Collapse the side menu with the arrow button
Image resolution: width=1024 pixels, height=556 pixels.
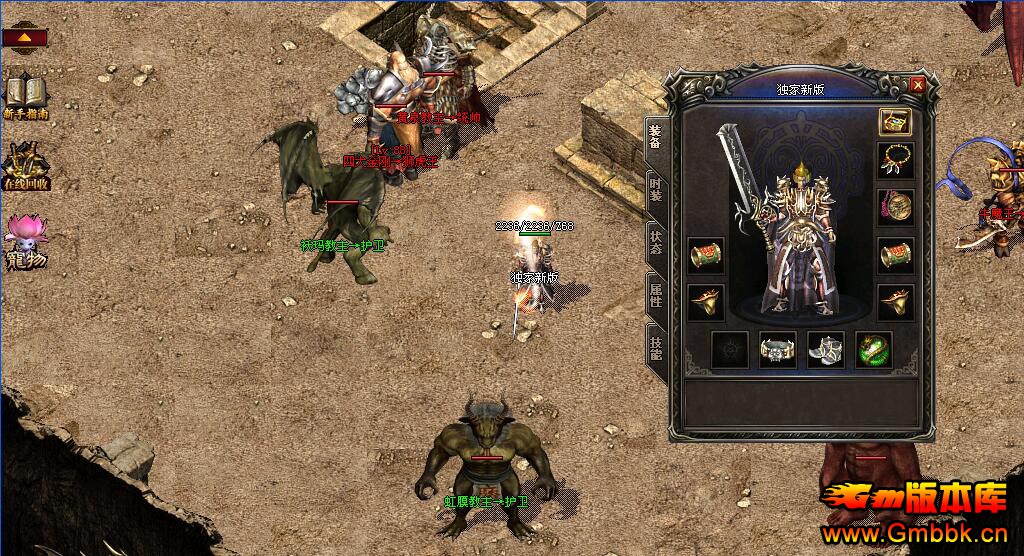click(25, 40)
